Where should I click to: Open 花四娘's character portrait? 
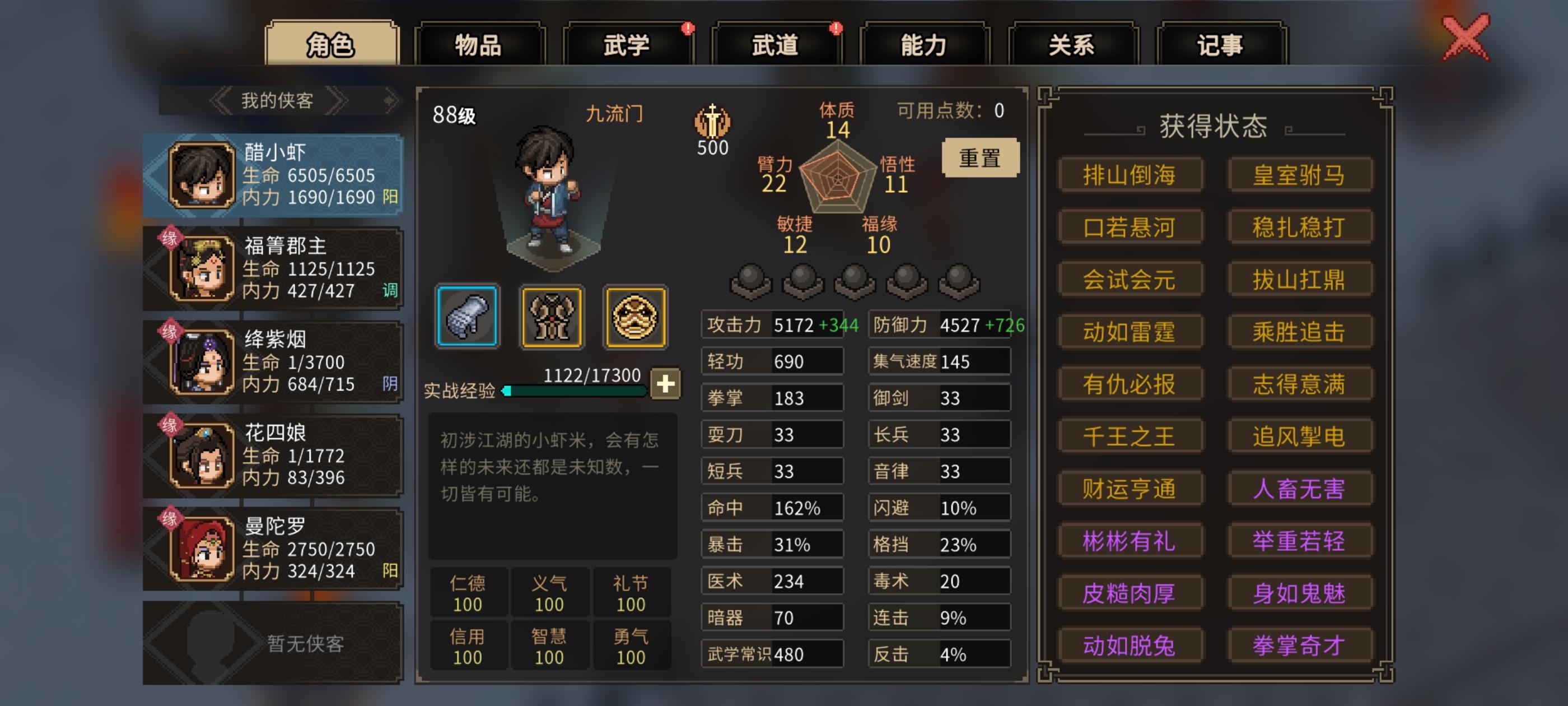201,455
